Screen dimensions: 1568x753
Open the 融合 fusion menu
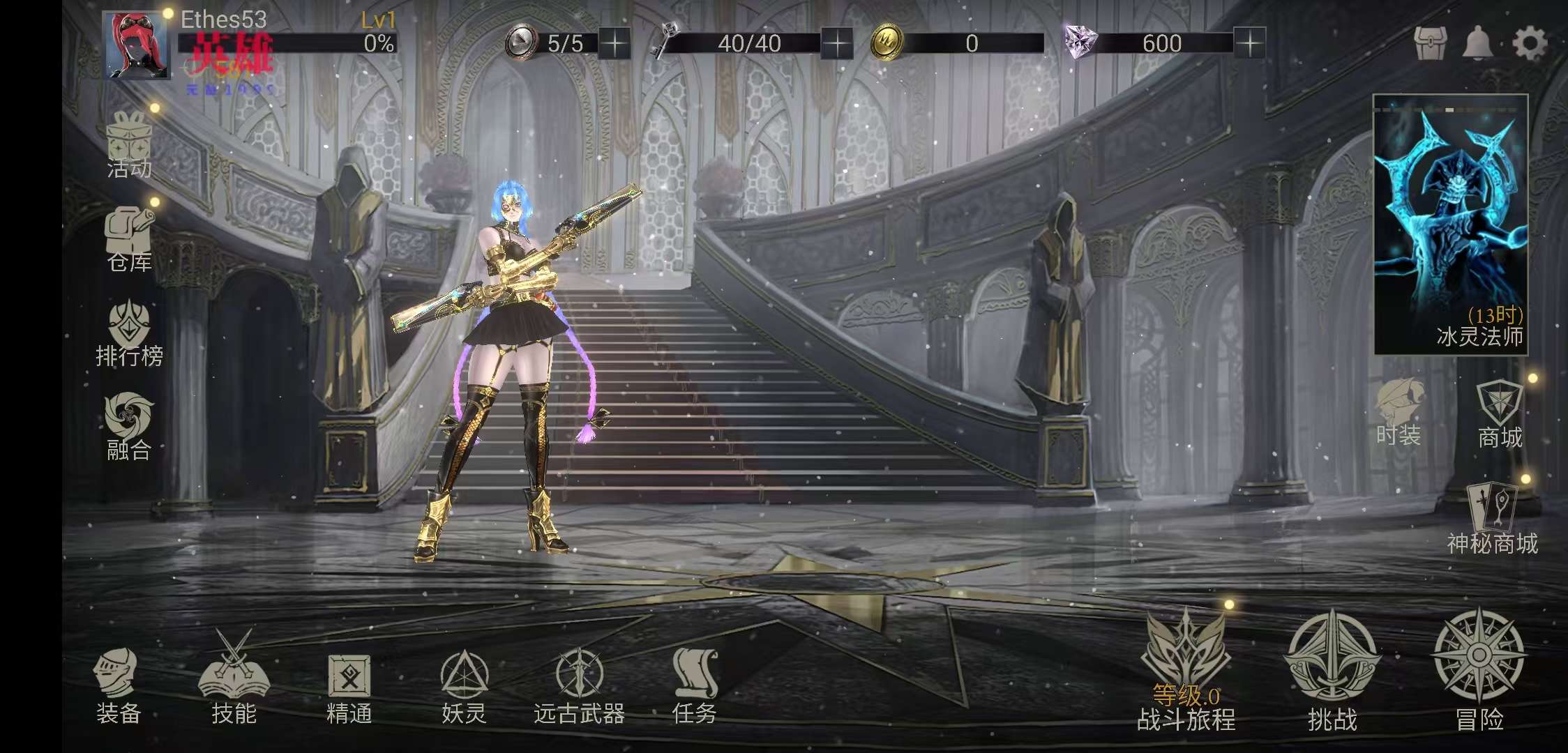click(129, 425)
